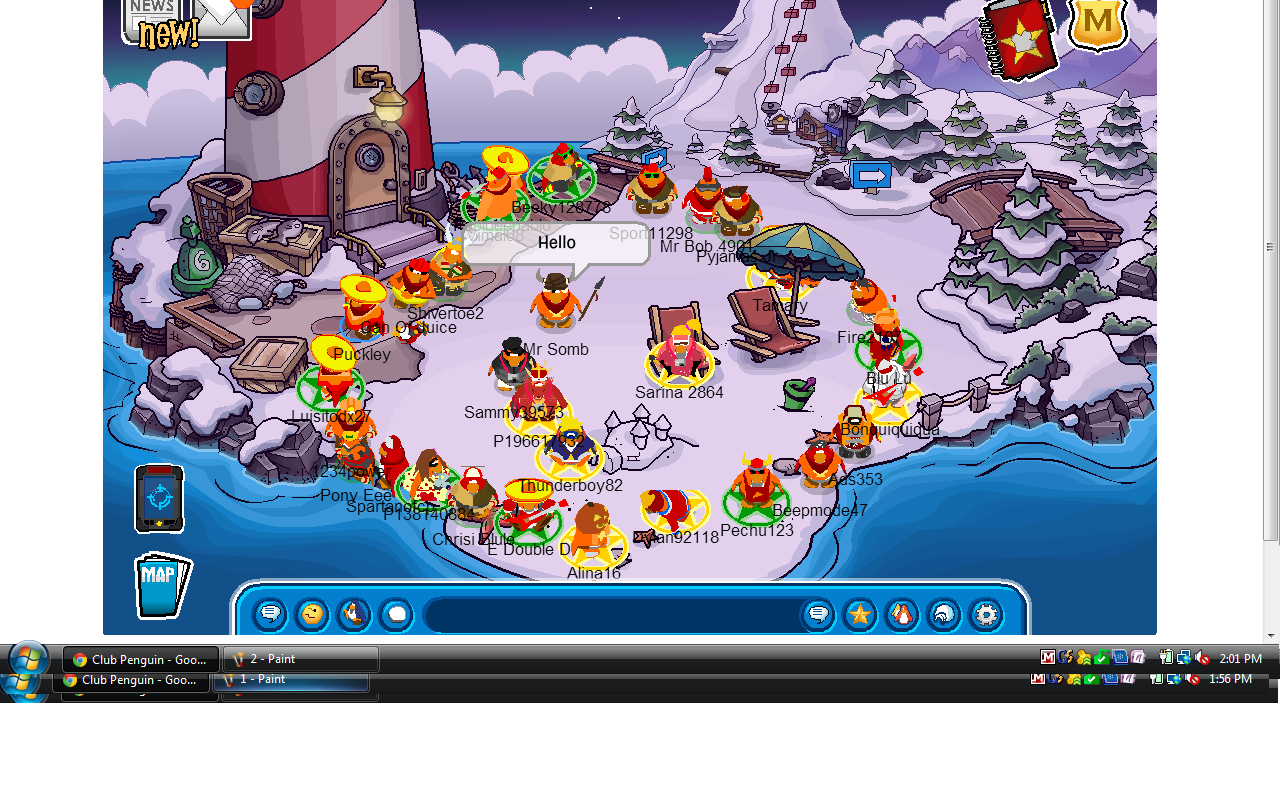Open the red stamp book
Screen dimensions: 1280x800
point(1019,38)
